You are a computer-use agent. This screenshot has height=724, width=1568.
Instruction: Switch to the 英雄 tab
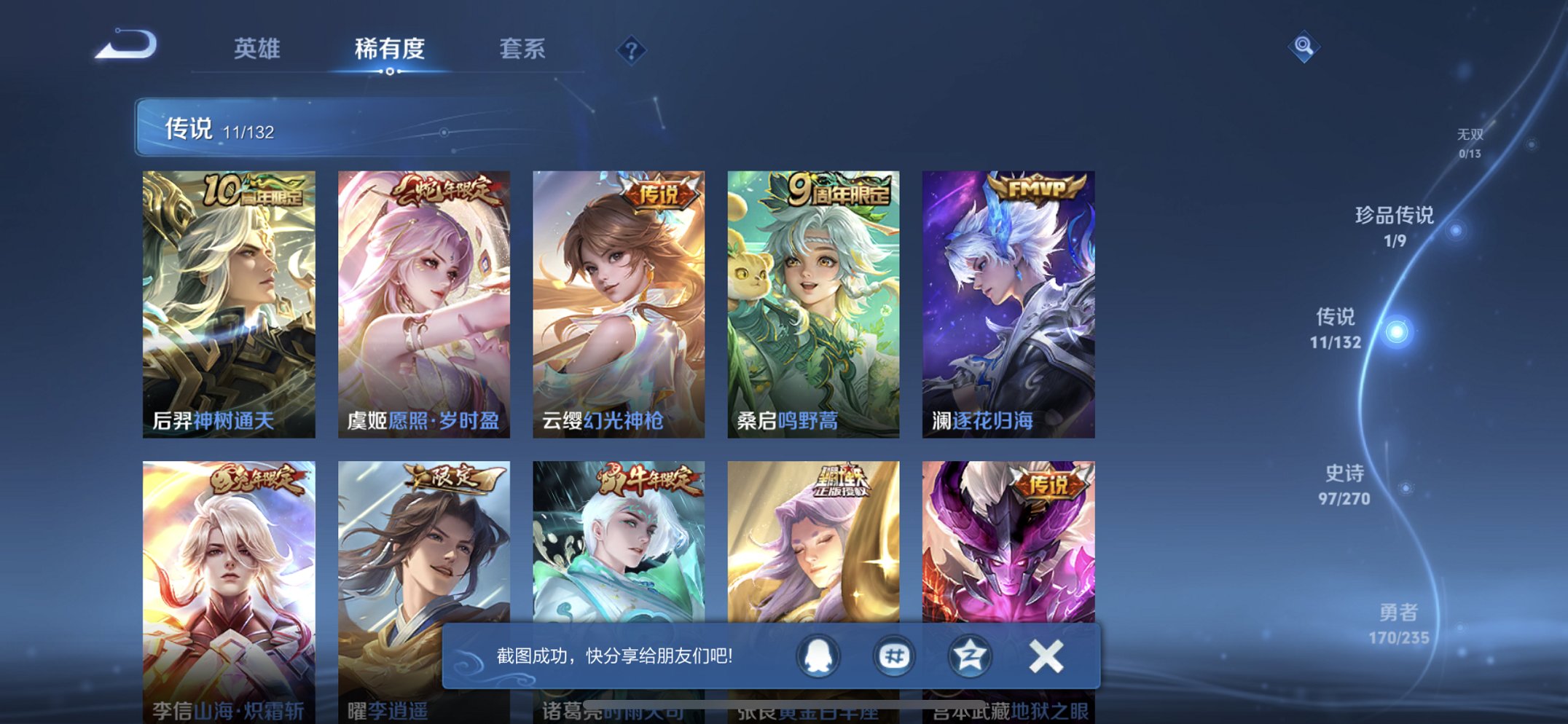259,50
